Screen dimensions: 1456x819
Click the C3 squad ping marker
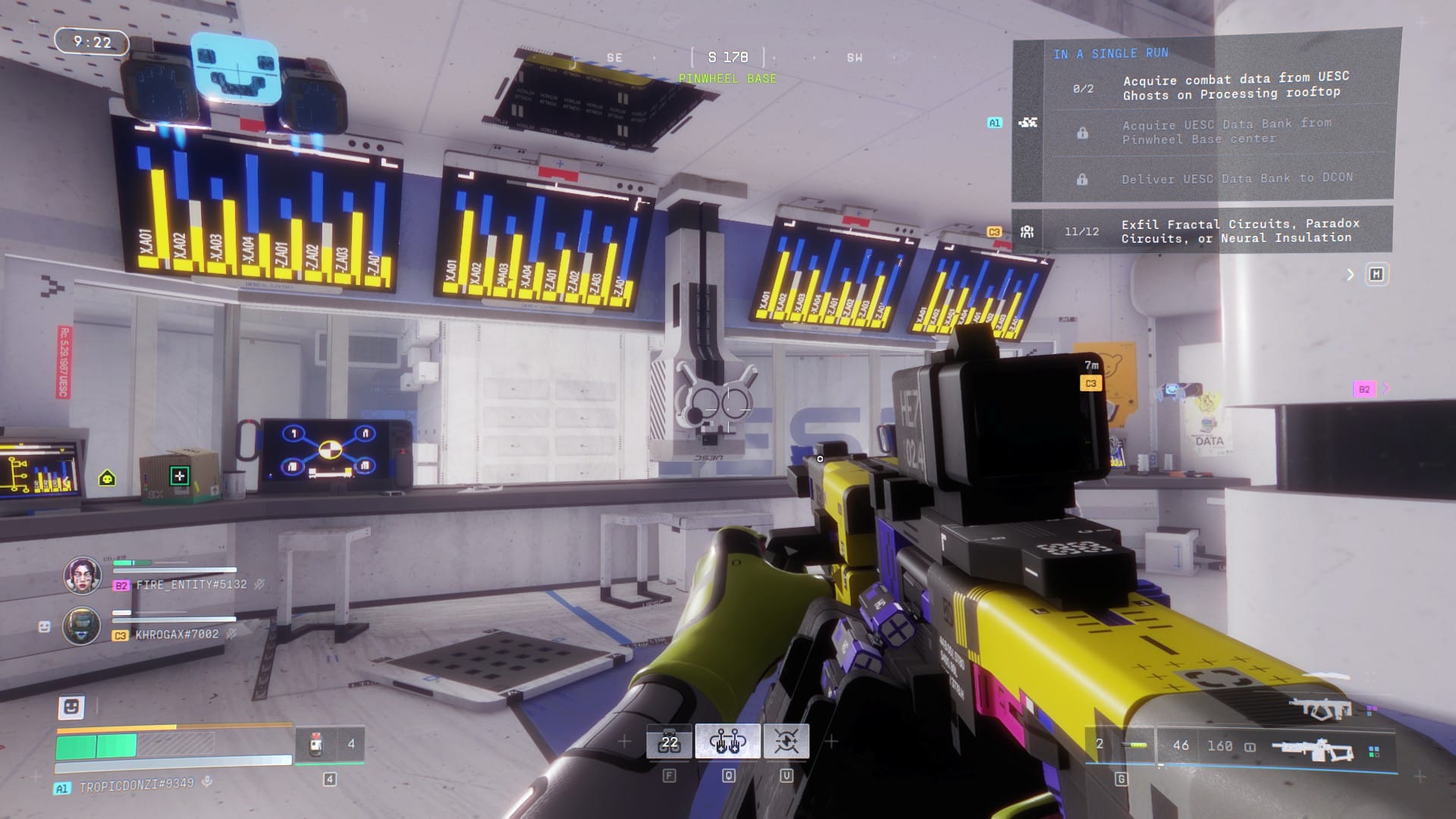(1090, 383)
